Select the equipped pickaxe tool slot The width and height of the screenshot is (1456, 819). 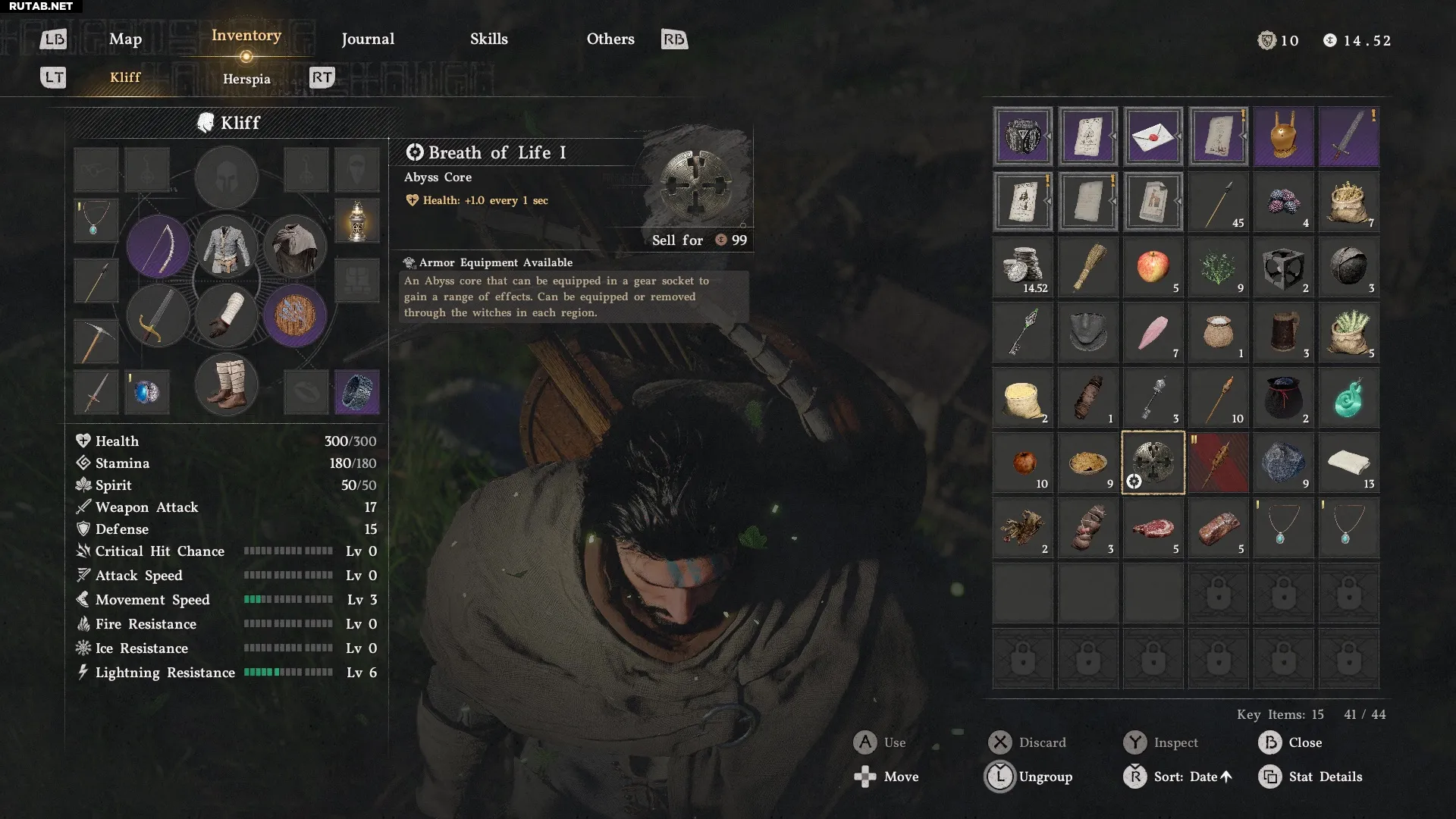click(x=96, y=340)
